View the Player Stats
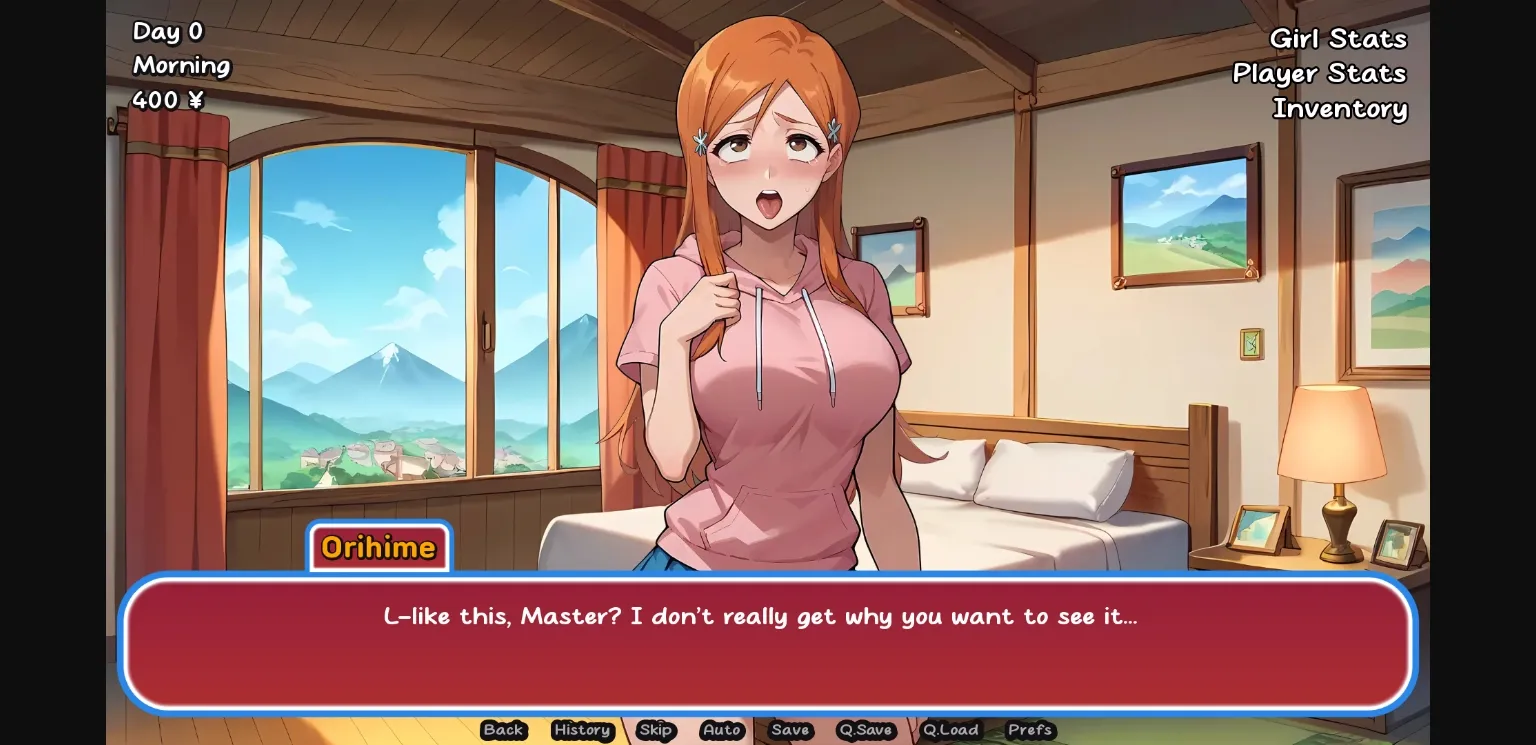 coord(1319,73)
